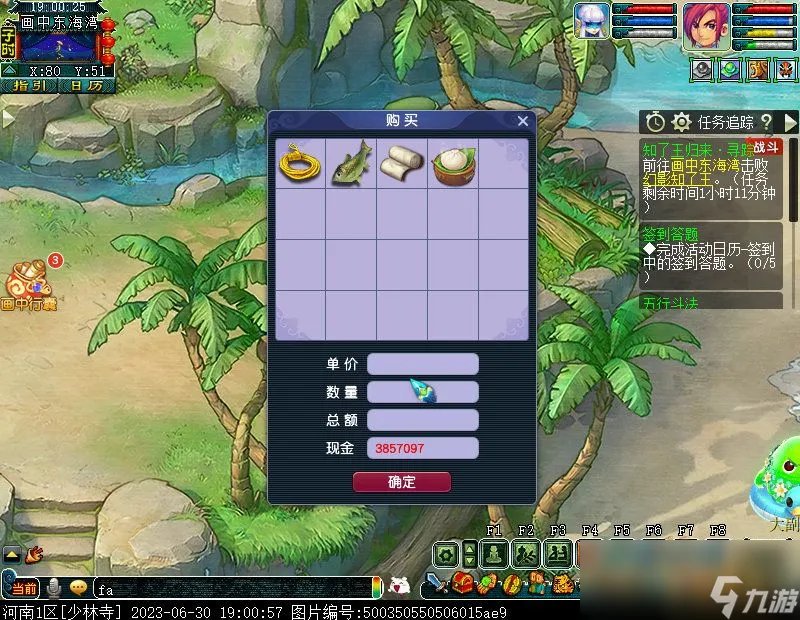Click the 数量 quantity input field
Screen dimensions: 800x620
[x=422, y=392]
